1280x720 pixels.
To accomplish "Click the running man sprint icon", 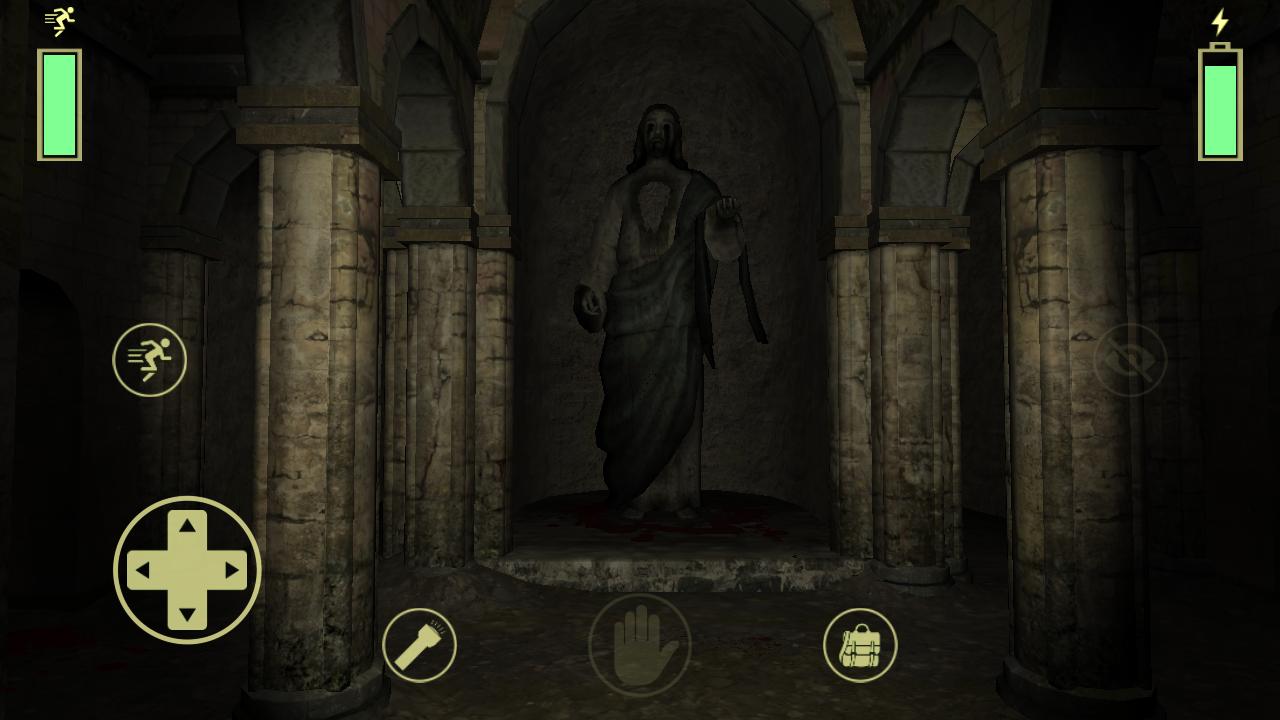I will 150,360.
